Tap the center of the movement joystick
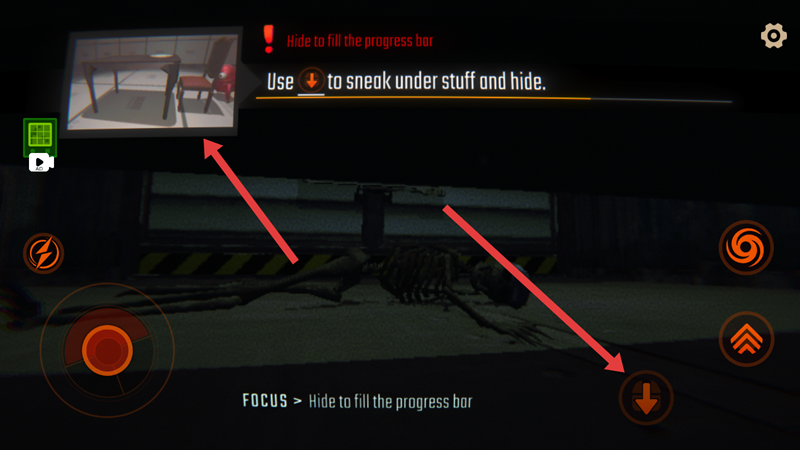Viewport: 800px width, 450px height. tap(101, 347)
